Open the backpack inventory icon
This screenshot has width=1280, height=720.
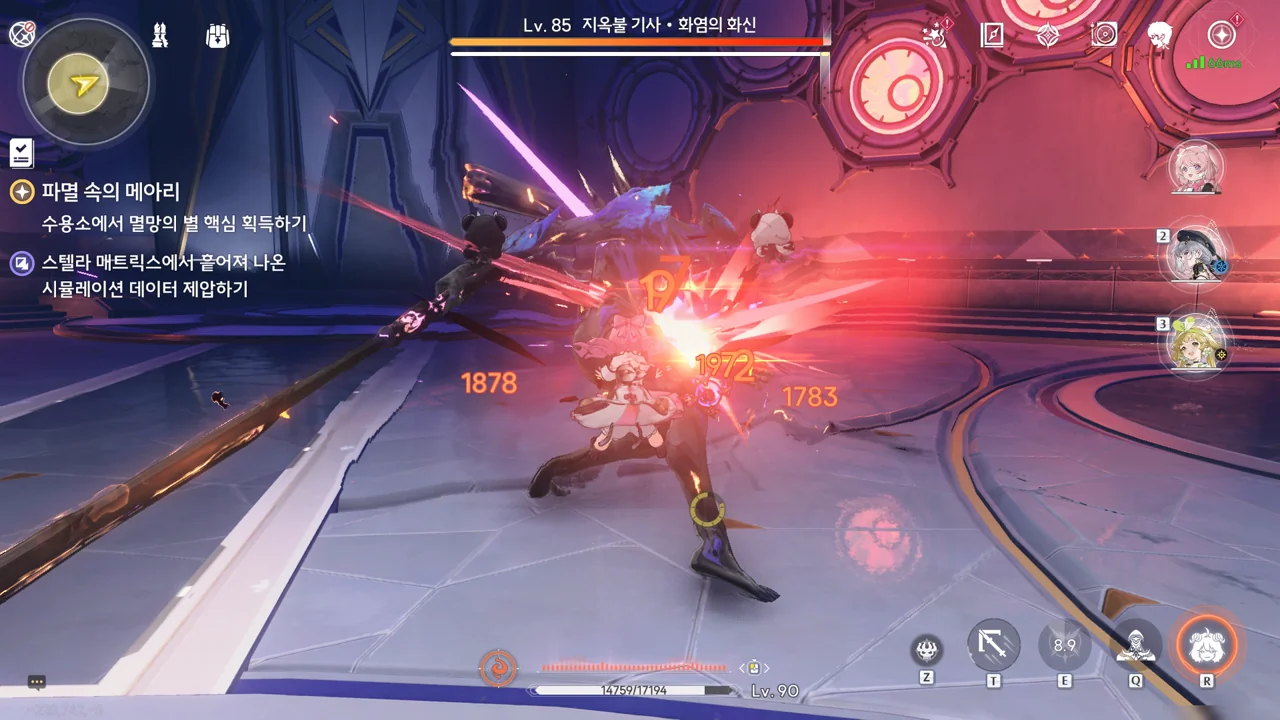(x=217, y=36)
